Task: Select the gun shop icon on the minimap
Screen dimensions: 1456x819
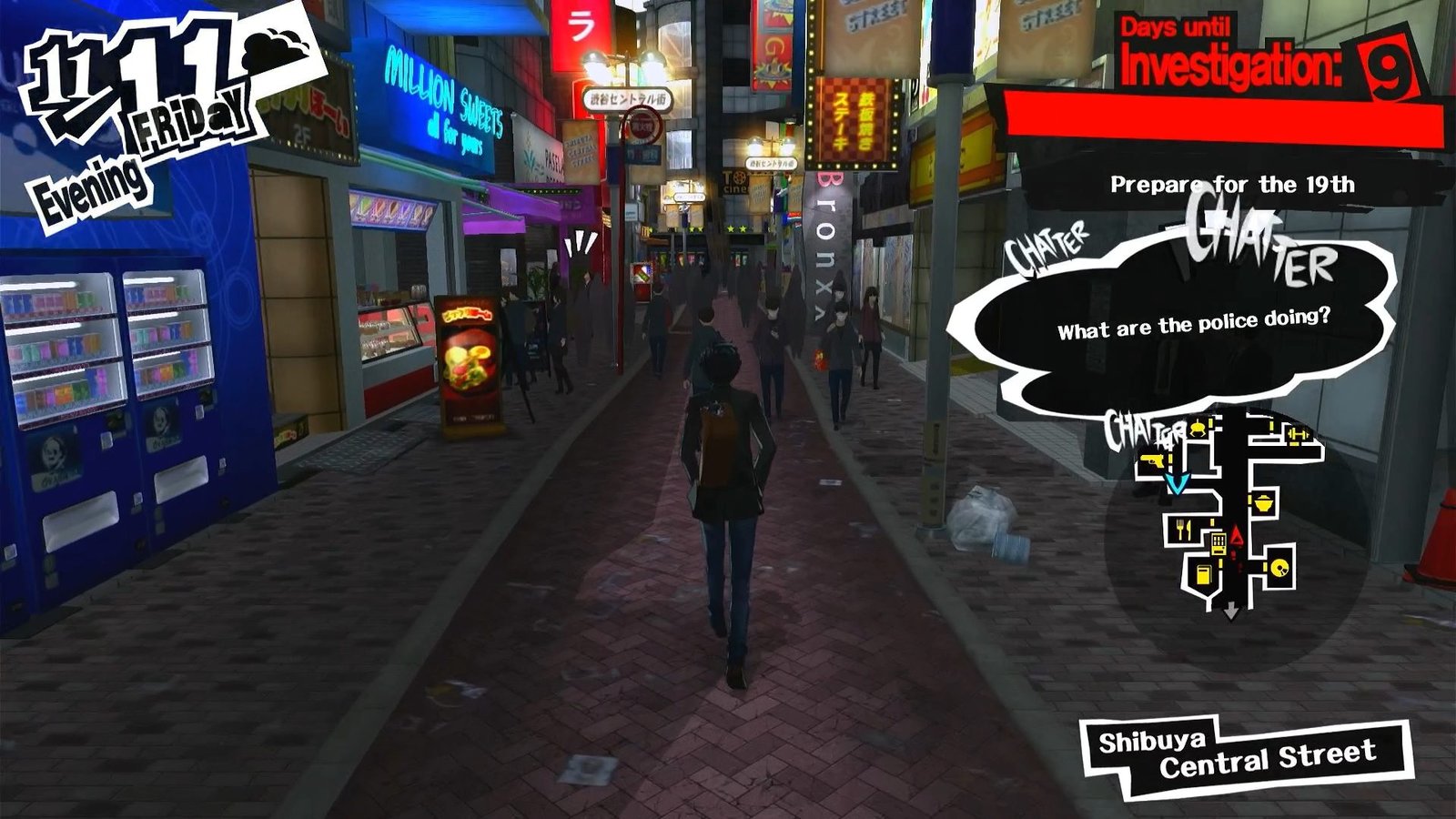Action: tap(1152, 461)
